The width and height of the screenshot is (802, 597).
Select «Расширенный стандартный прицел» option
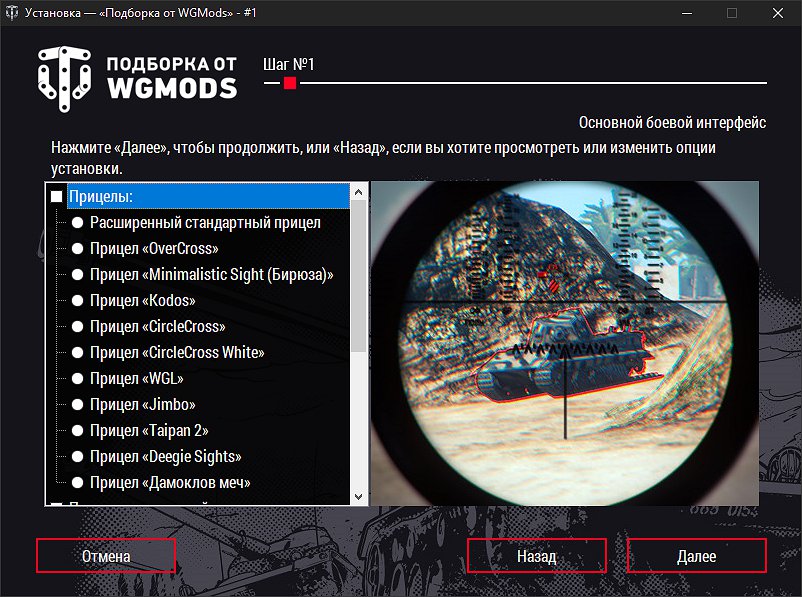click(x=77, y=222)
